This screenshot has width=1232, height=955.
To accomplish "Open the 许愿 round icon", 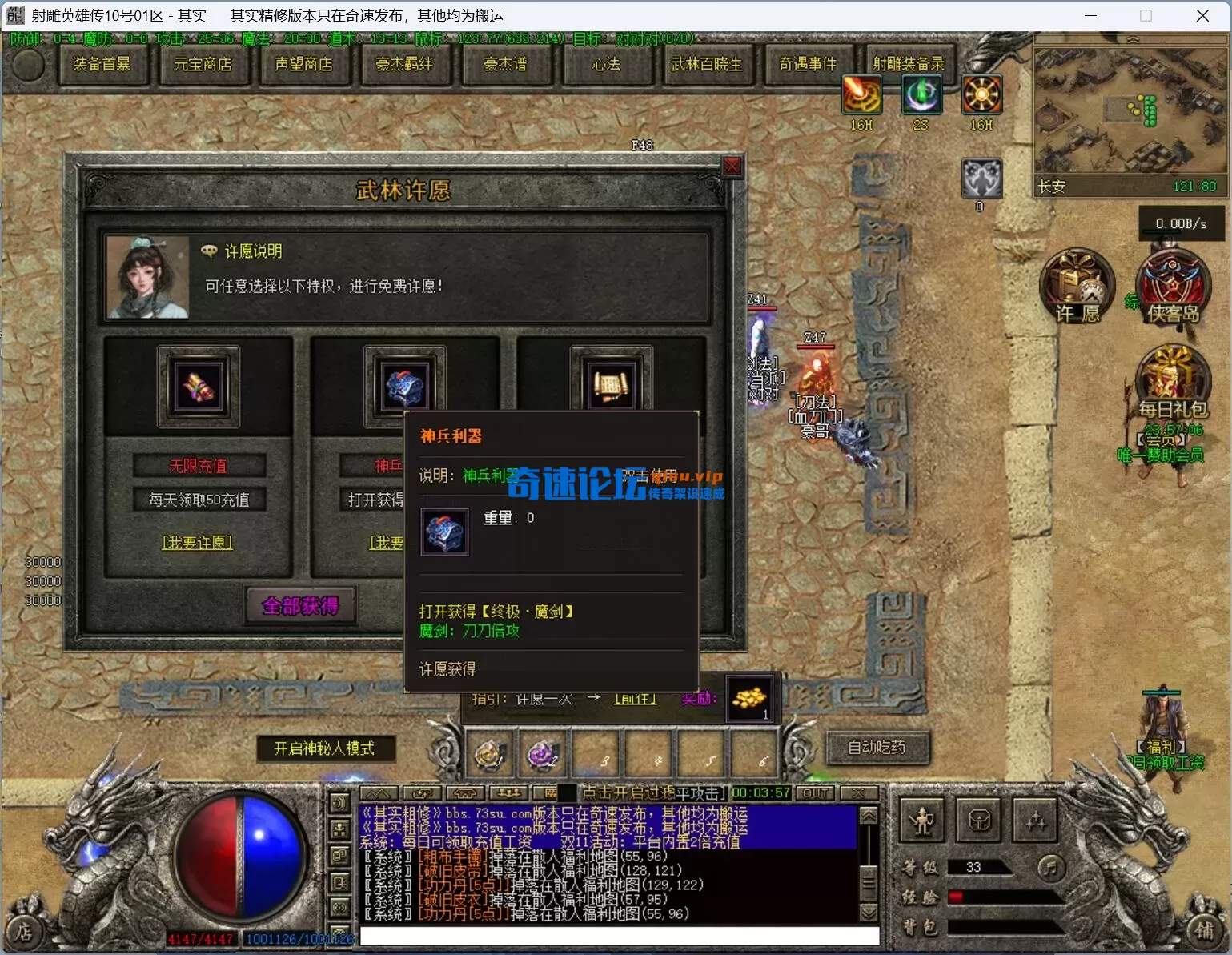I will pos(1077,286).
